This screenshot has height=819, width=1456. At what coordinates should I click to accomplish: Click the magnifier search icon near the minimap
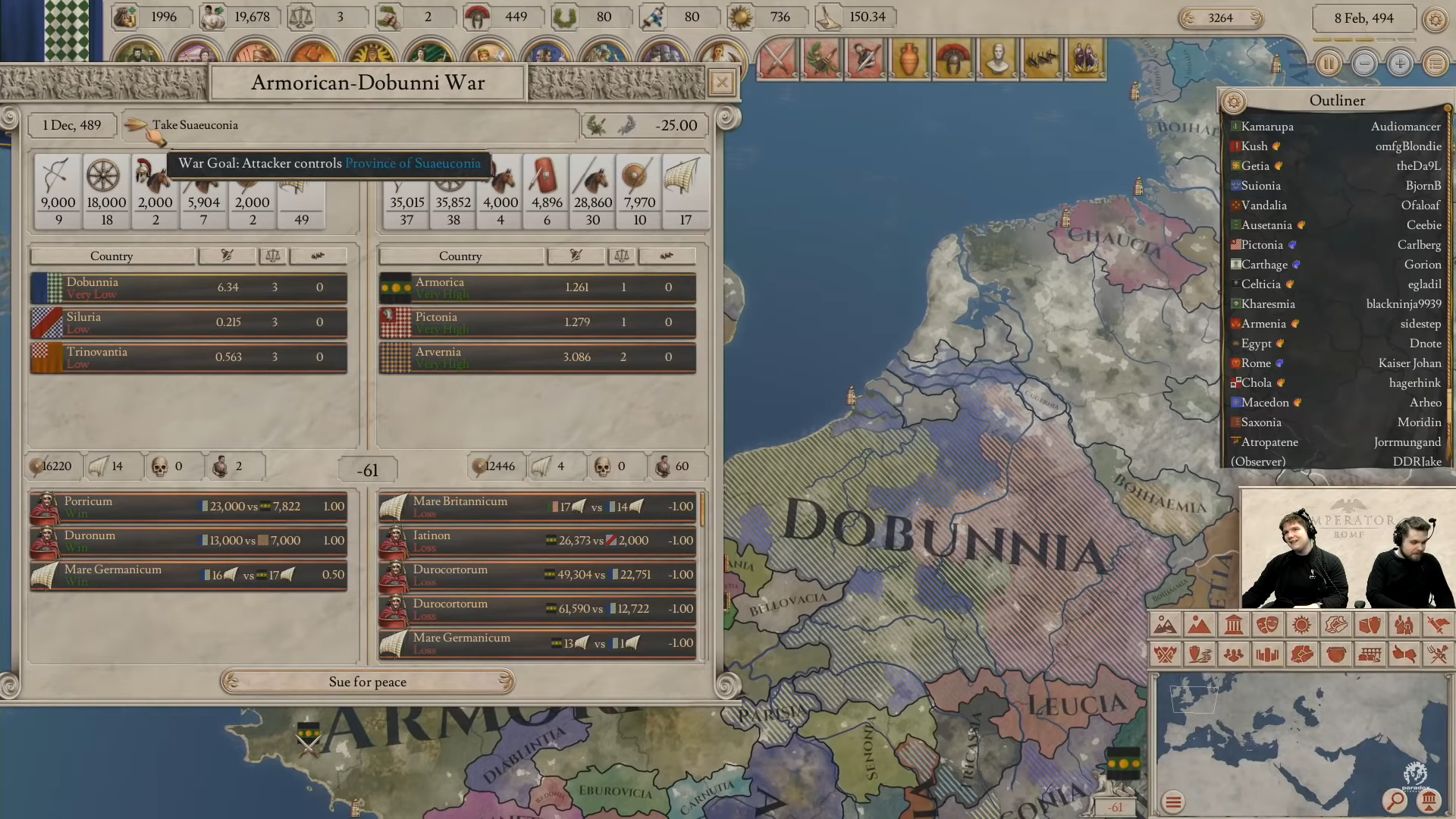(1395, 800)
